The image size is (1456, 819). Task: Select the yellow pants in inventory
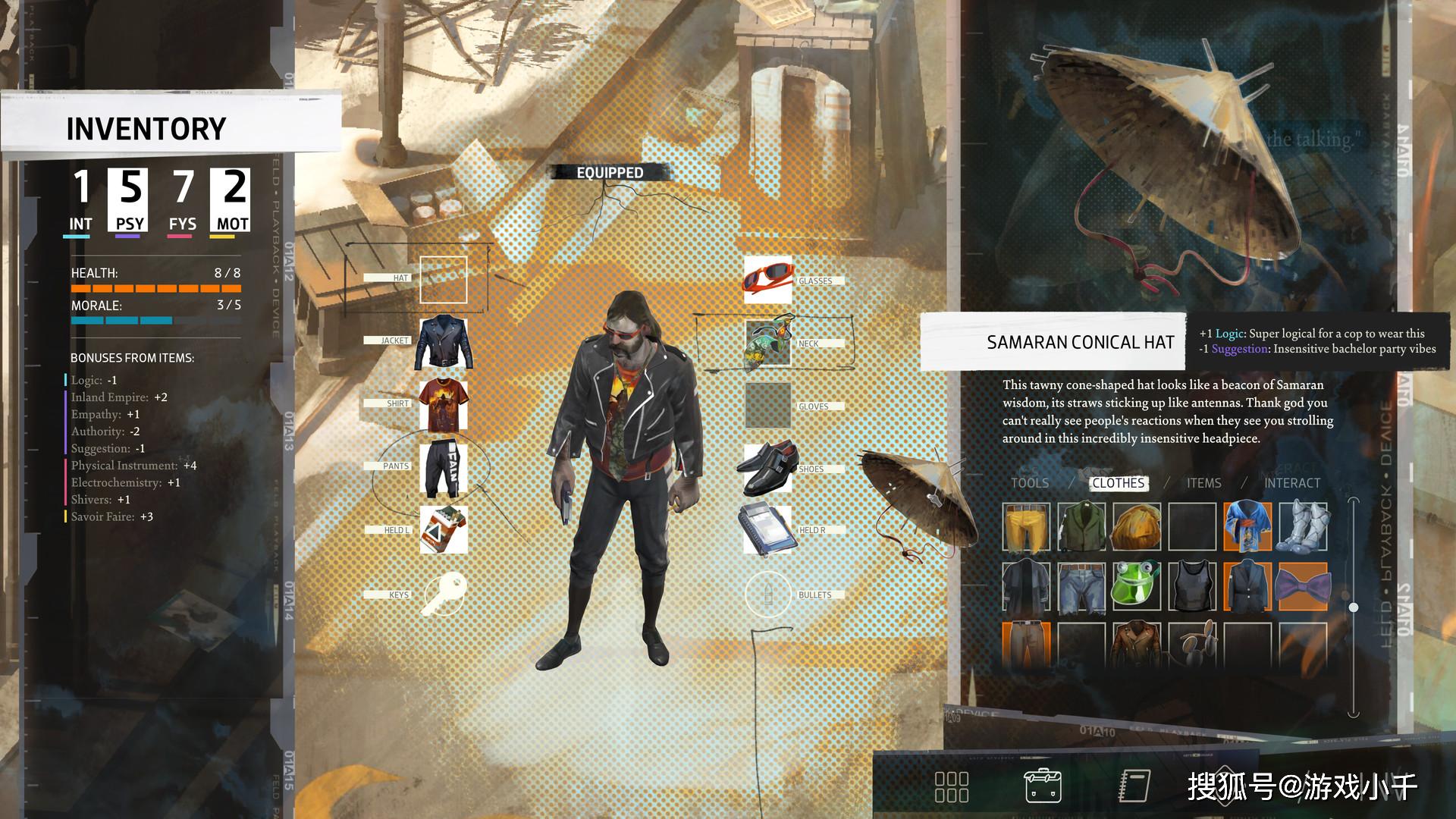click(x=1026, y=526)
